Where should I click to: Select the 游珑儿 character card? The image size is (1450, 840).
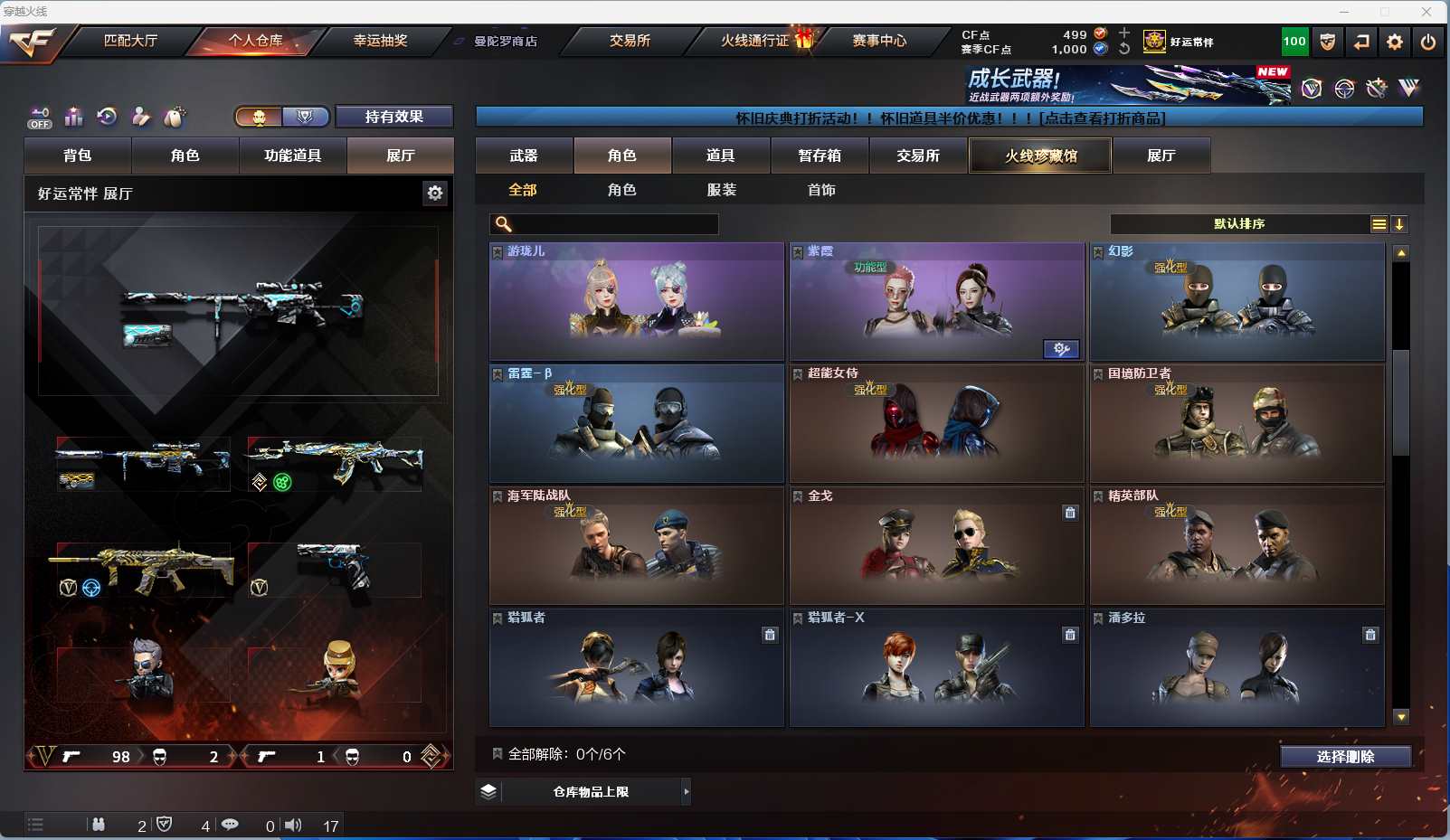click(x=637, y=301)
